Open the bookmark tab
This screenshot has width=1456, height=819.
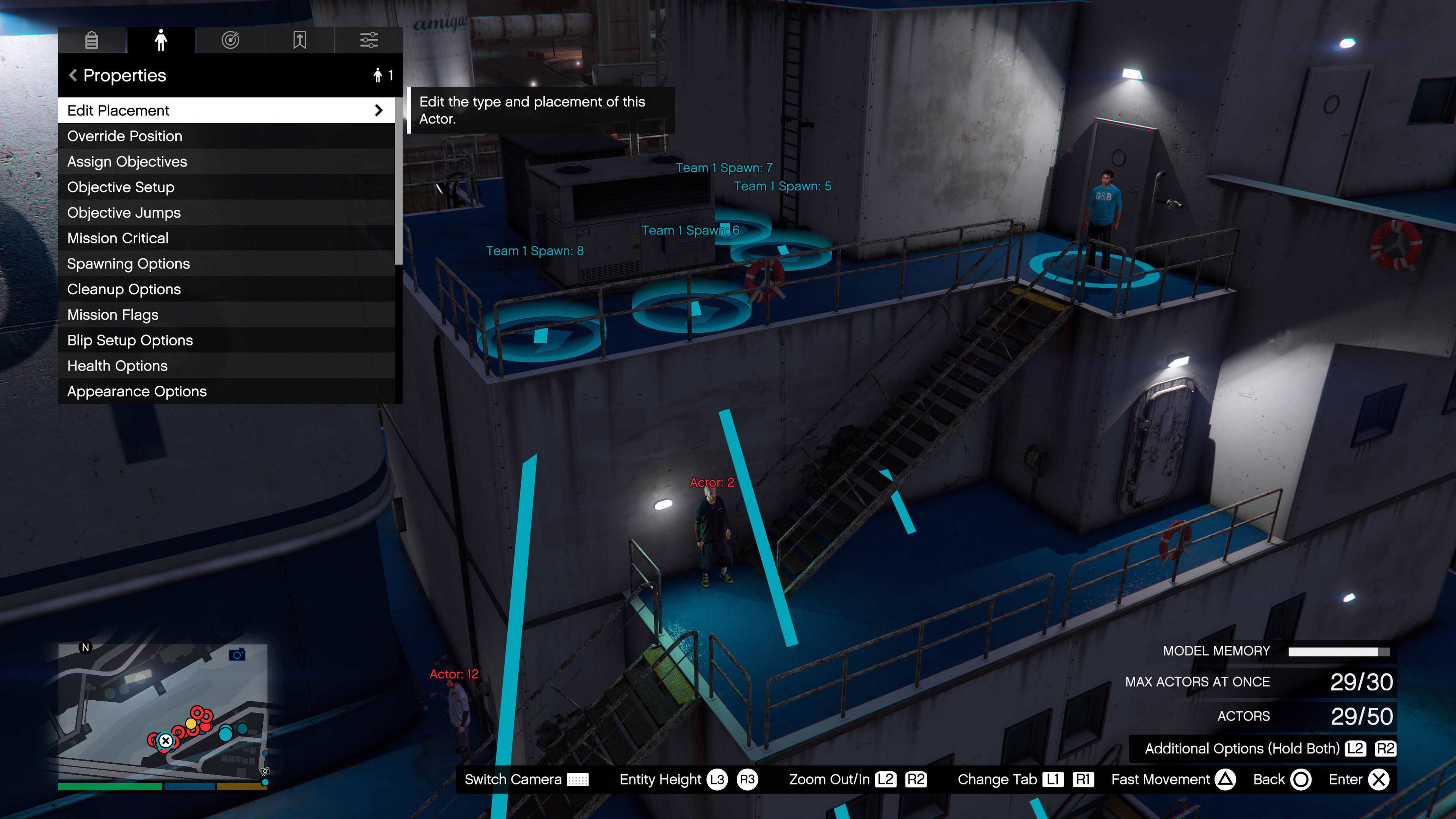point(300,40)
